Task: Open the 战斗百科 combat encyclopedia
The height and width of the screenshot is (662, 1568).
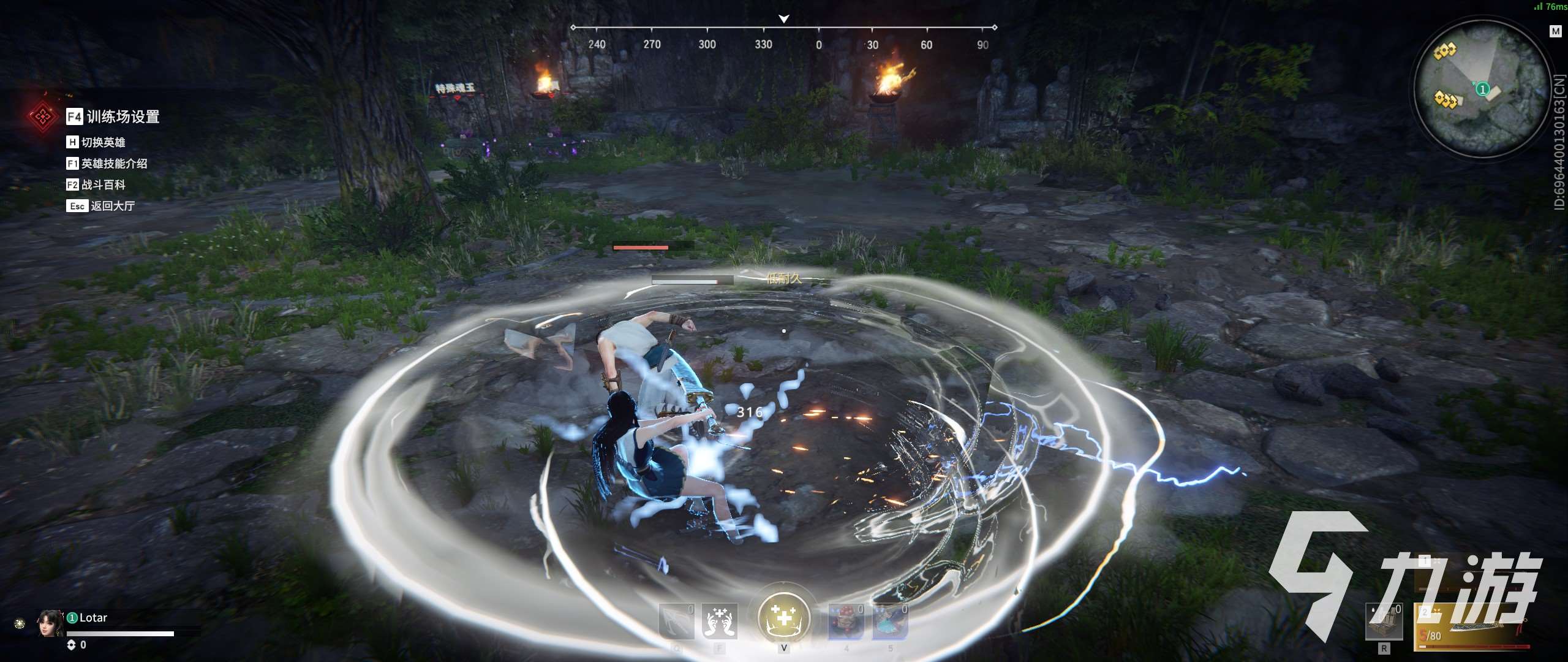Action: (103, 185)
